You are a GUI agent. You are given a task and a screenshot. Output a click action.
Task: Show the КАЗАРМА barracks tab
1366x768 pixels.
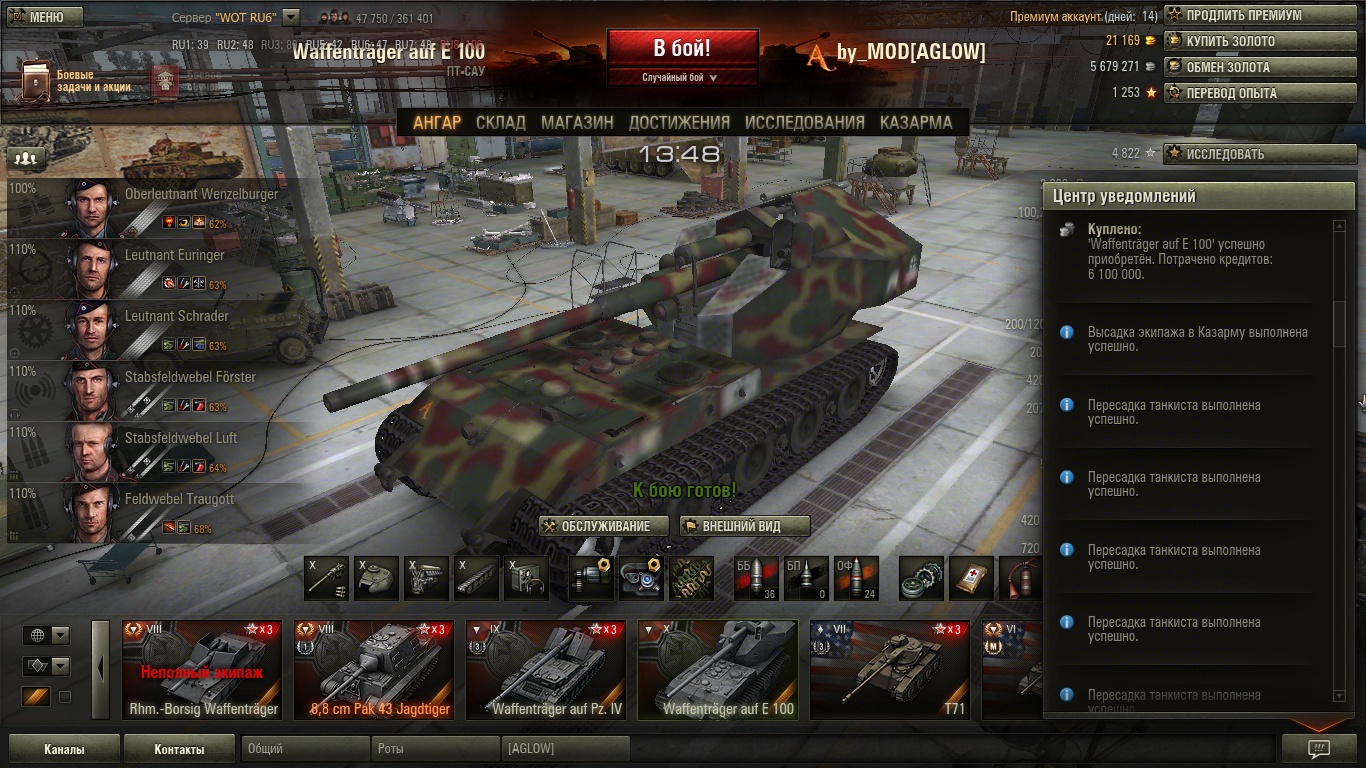[x=916, y=122]
